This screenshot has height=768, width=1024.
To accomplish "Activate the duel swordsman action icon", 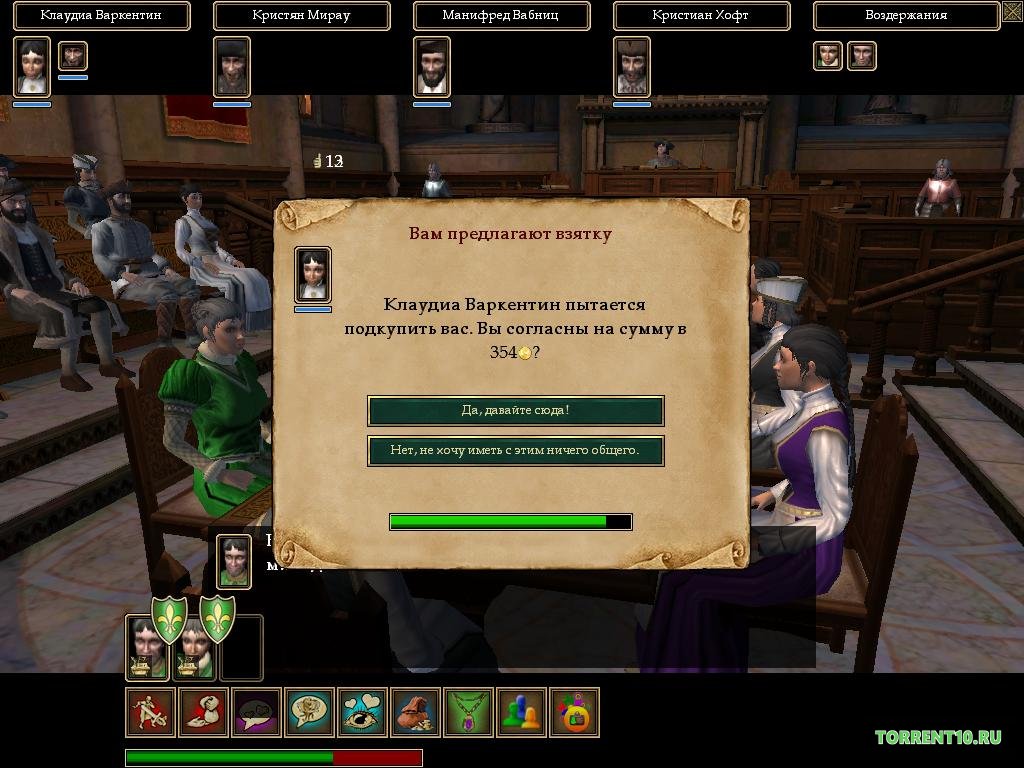I will pos(151,712).
